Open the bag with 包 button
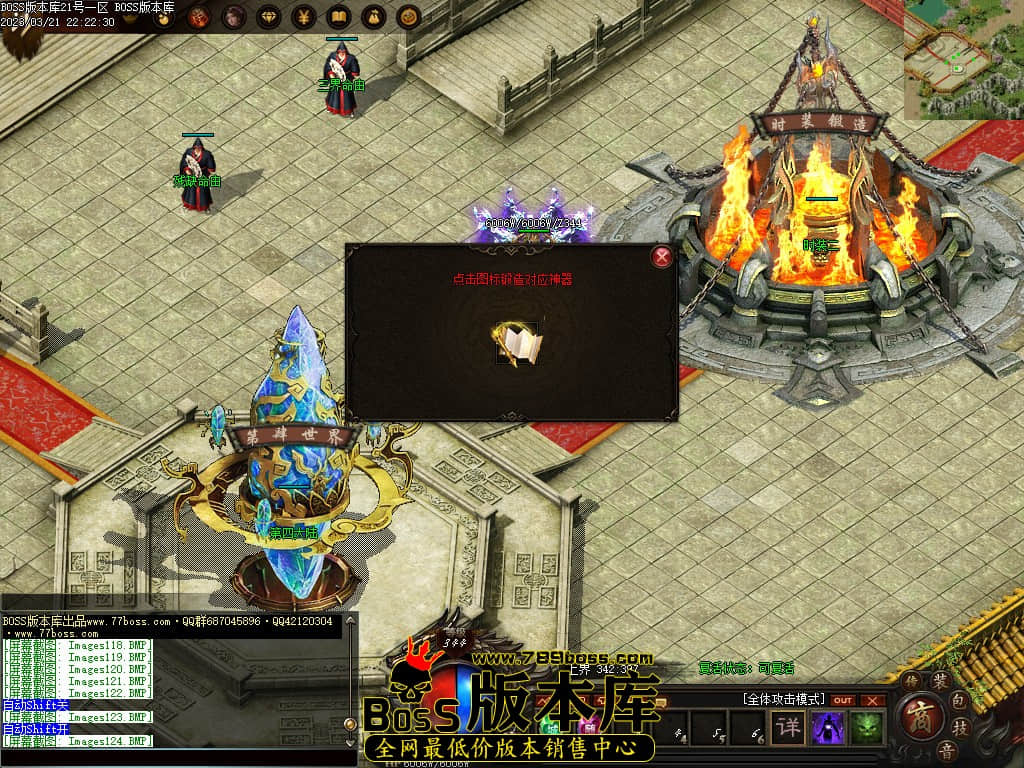This screenshot has height=768, width=1024. [x=957, y=699]
